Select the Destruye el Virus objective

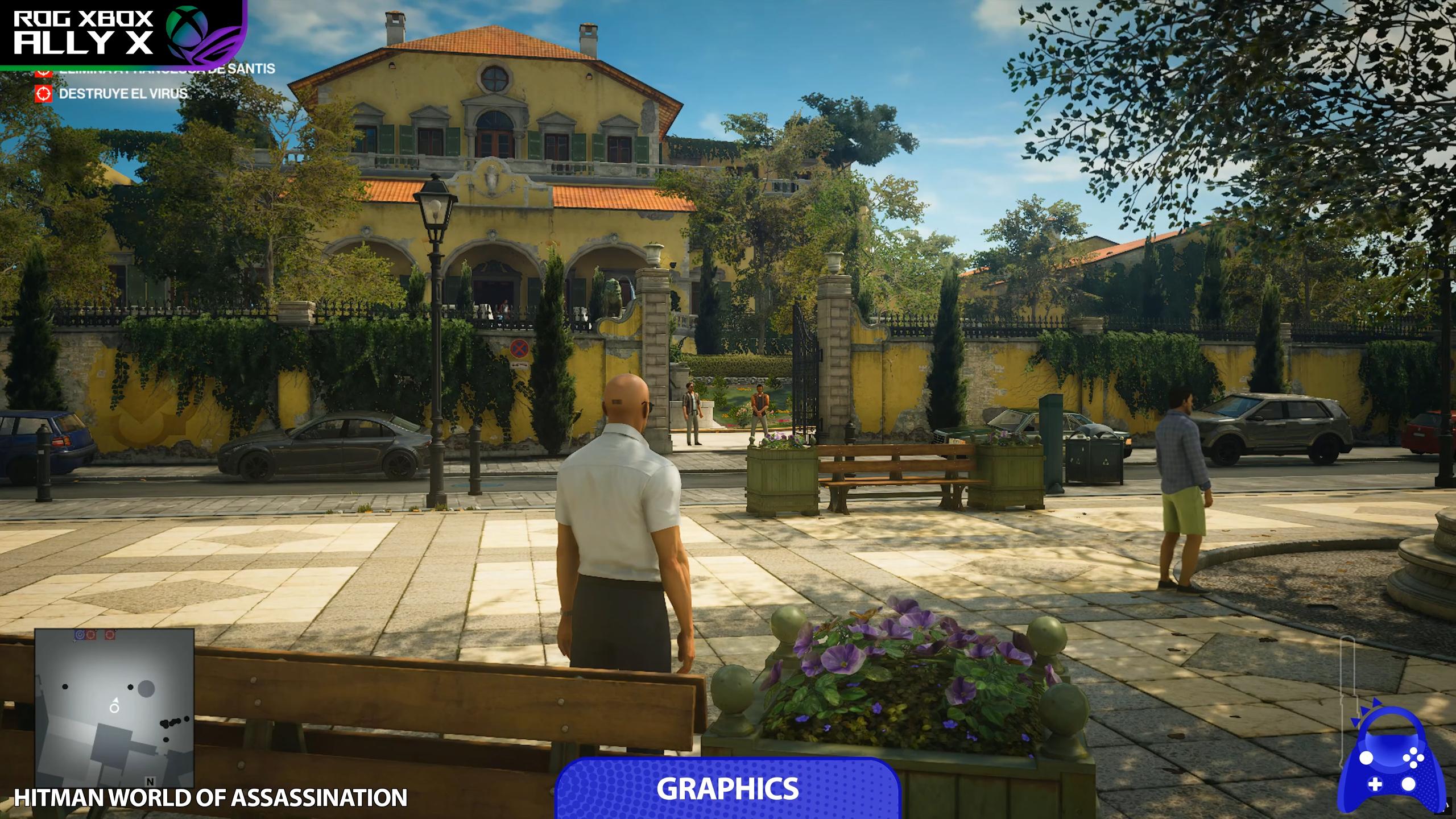122,93
